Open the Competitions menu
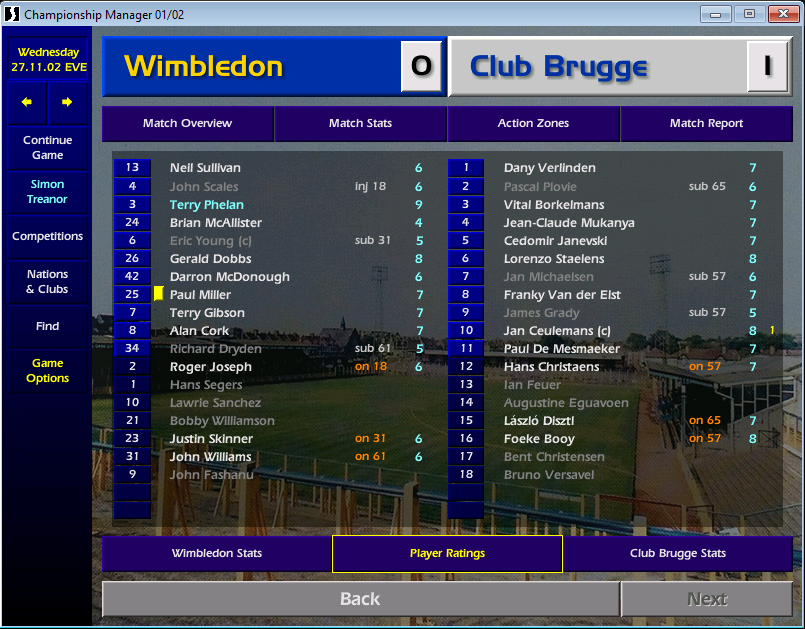The height and width of the screenshot is (629, 805). [47, 237]
